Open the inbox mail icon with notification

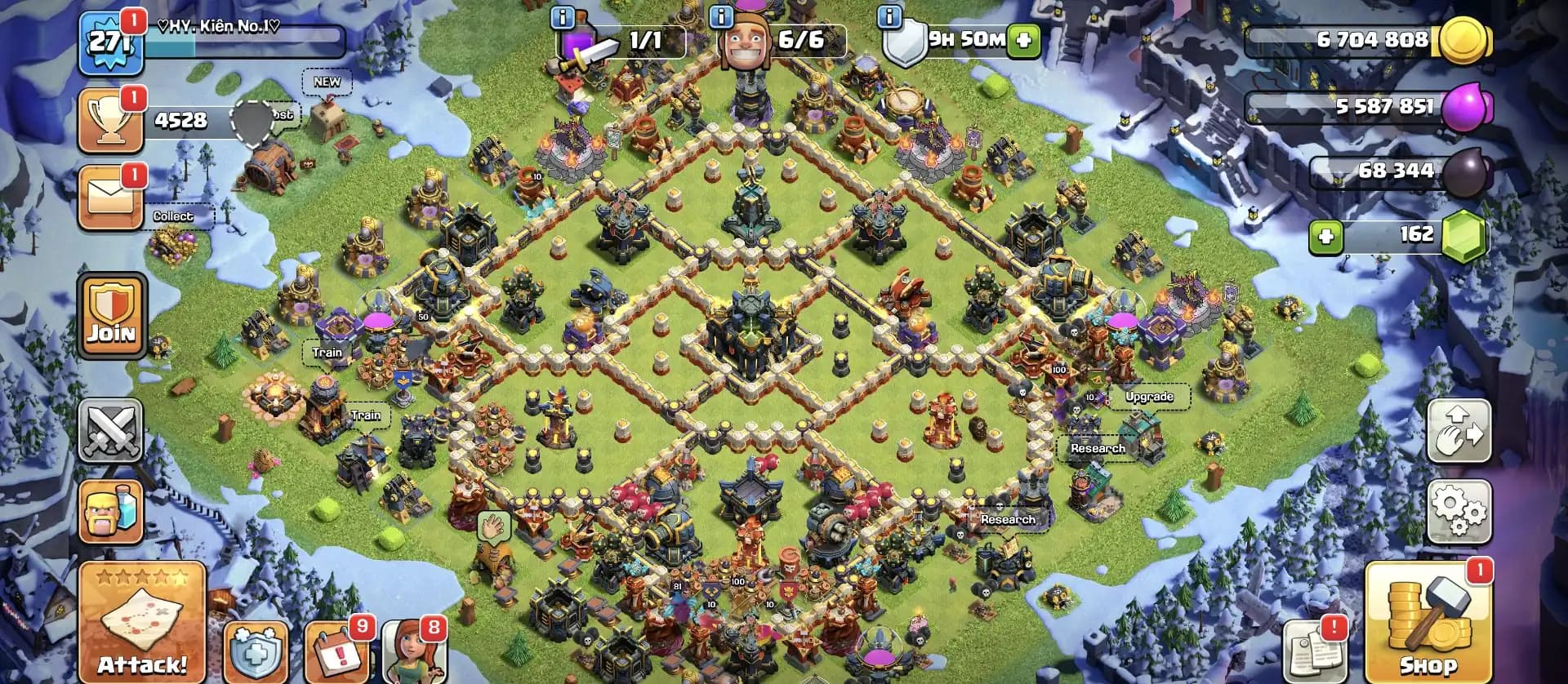point(109,196)
